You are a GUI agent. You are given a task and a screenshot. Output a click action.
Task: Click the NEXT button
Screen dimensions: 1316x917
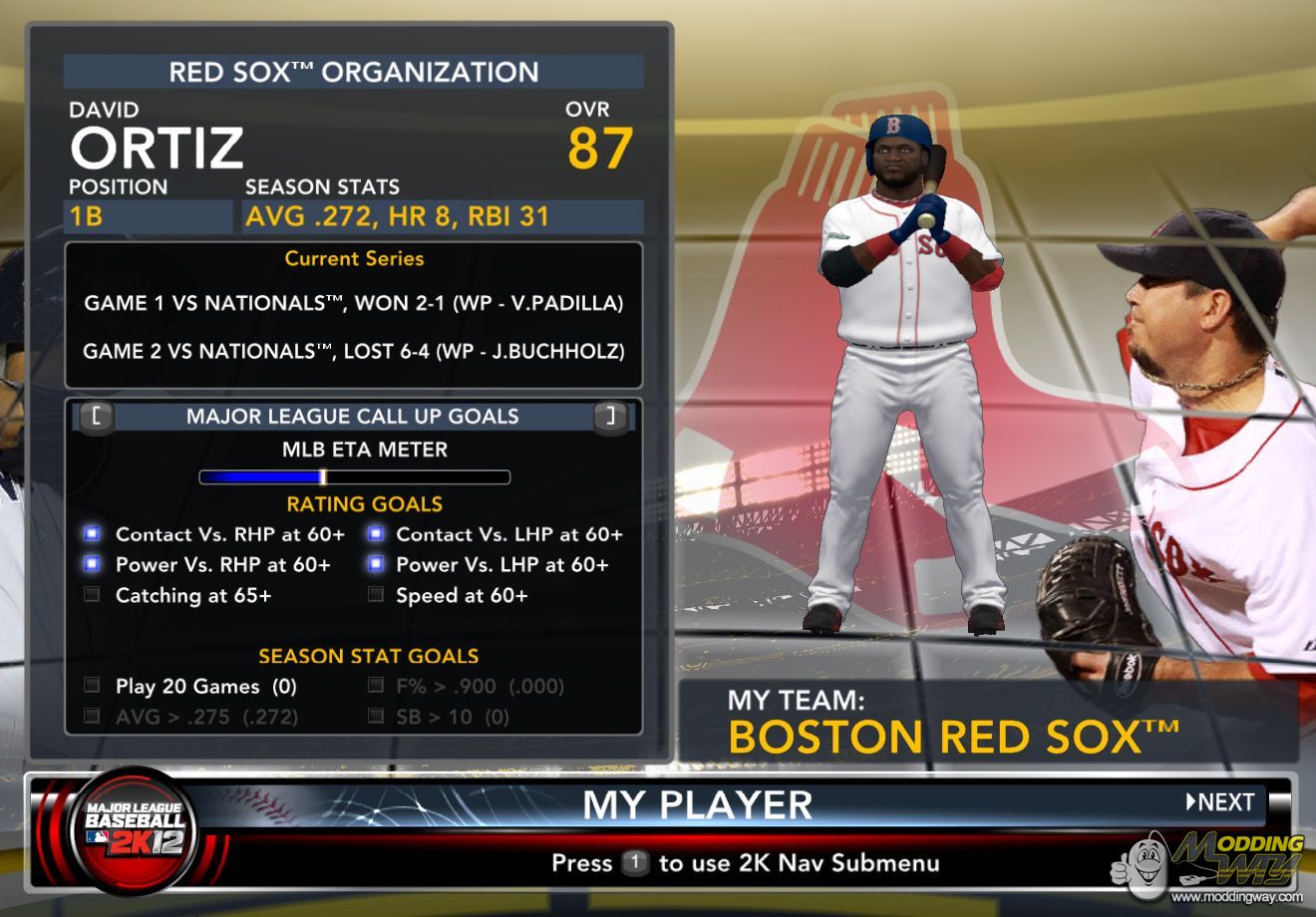(1220, 802)
